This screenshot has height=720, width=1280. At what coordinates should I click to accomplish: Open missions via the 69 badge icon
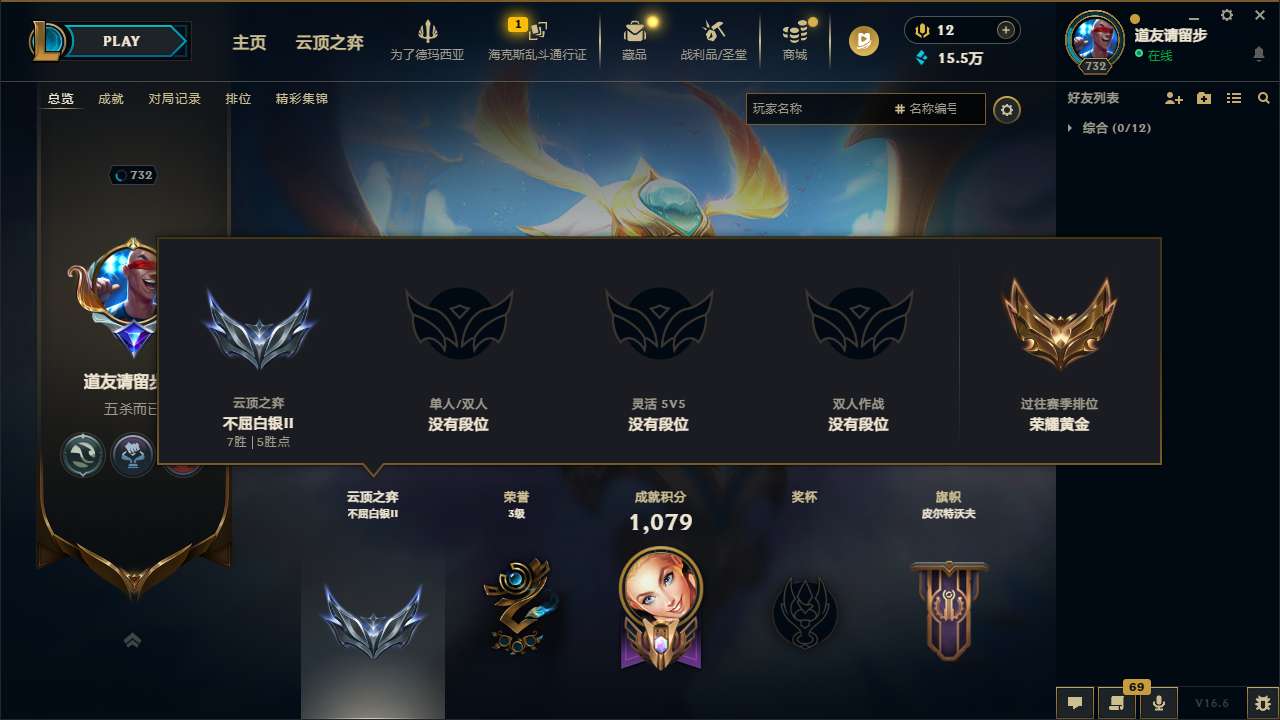[1117, 703]
